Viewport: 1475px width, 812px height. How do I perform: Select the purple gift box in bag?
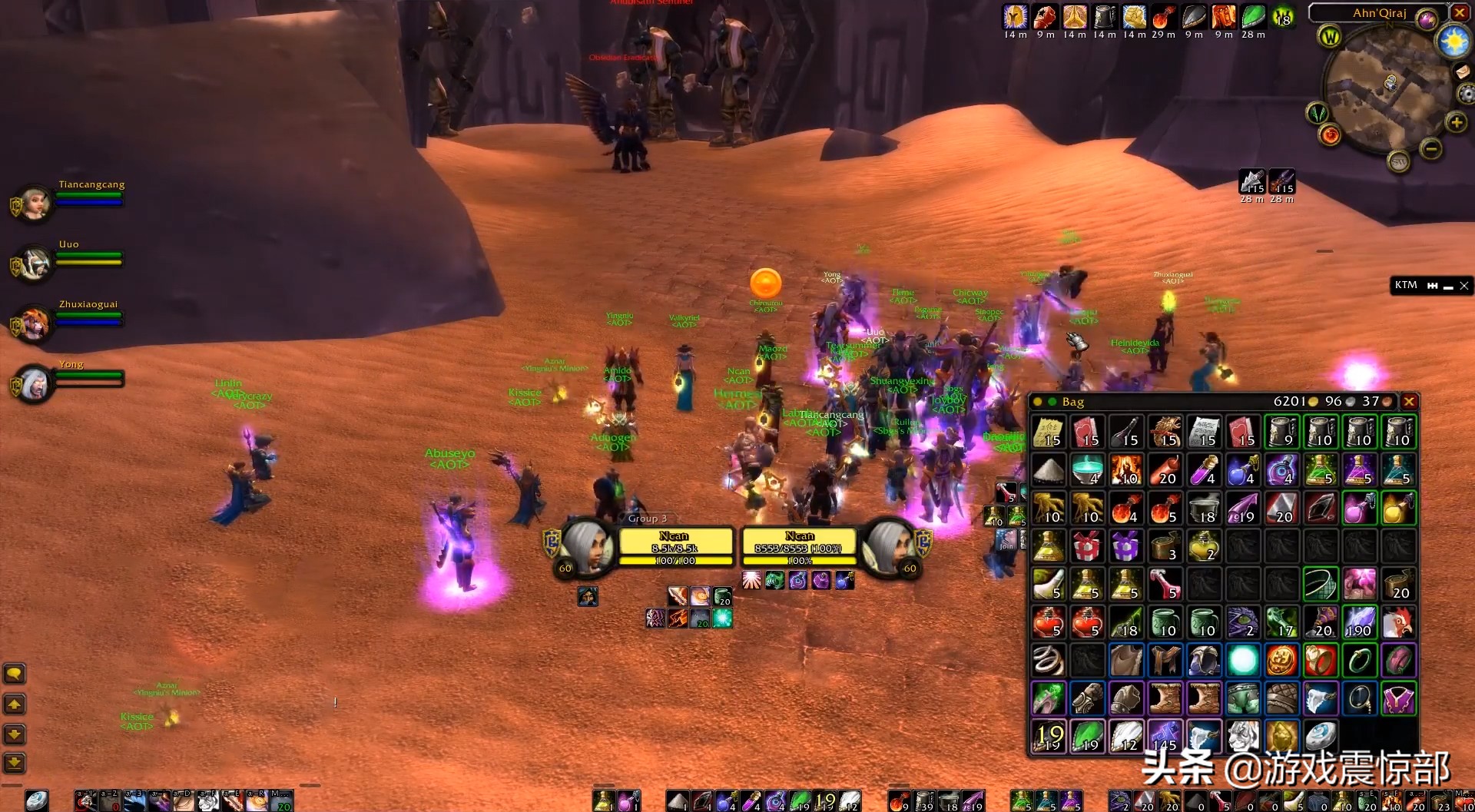click(1125, 546)
